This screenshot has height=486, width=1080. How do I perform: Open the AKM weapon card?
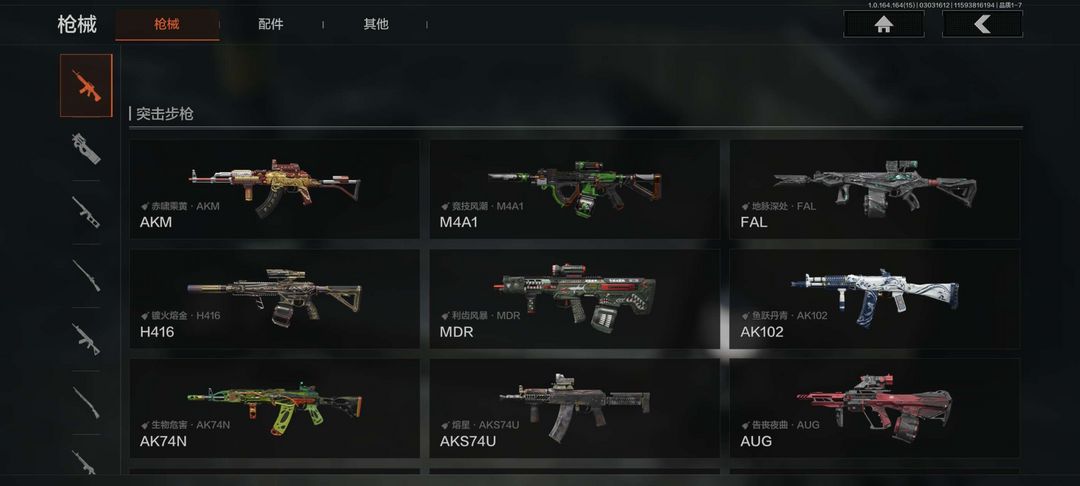point(274,189)
